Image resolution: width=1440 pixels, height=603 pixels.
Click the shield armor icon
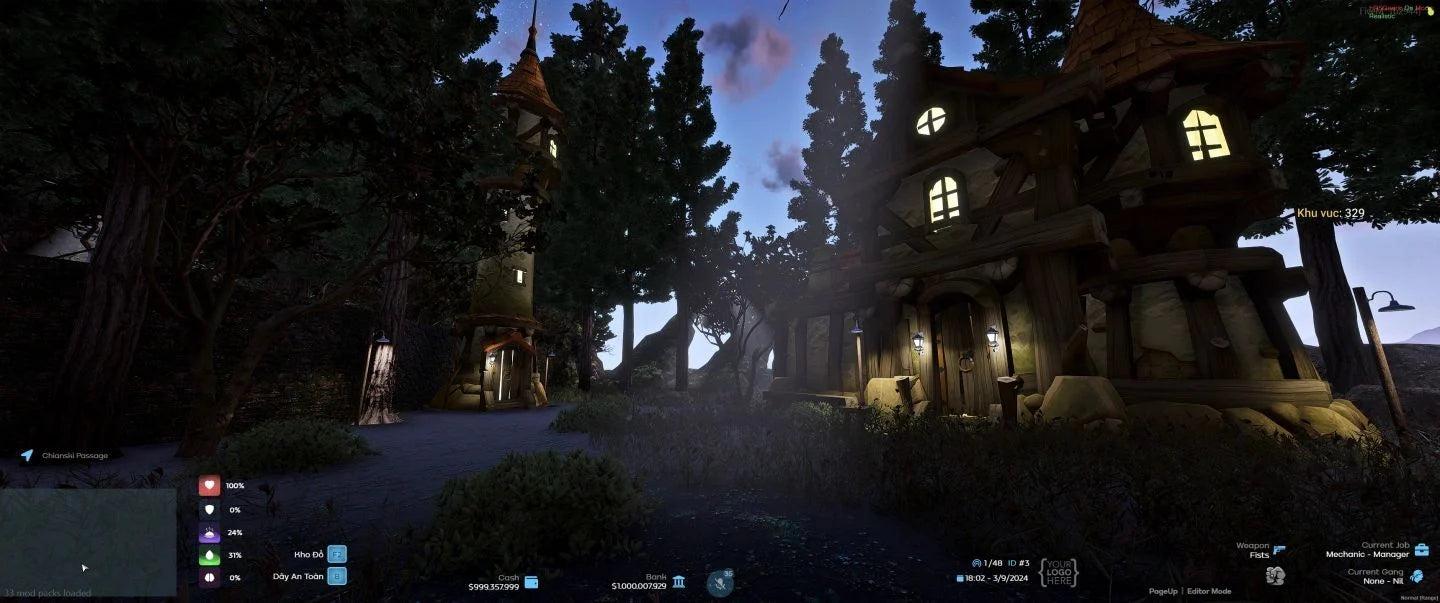[209, 509]
